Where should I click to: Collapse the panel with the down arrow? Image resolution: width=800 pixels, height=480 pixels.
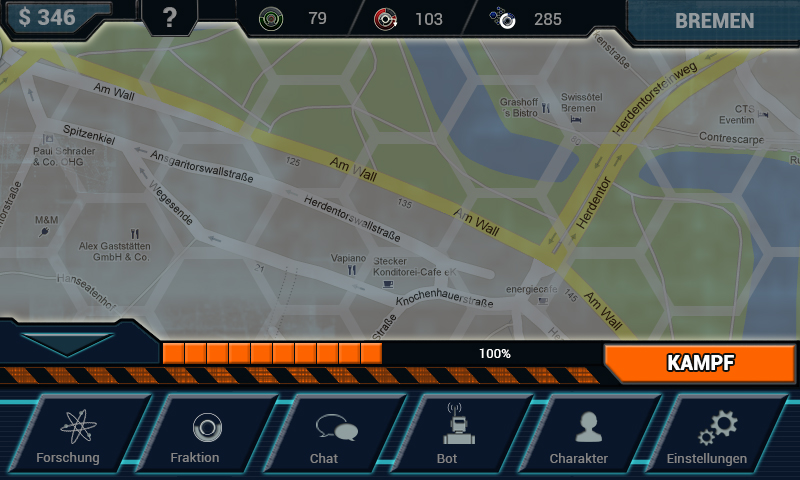pyautogui.click(x=67, y=343)
